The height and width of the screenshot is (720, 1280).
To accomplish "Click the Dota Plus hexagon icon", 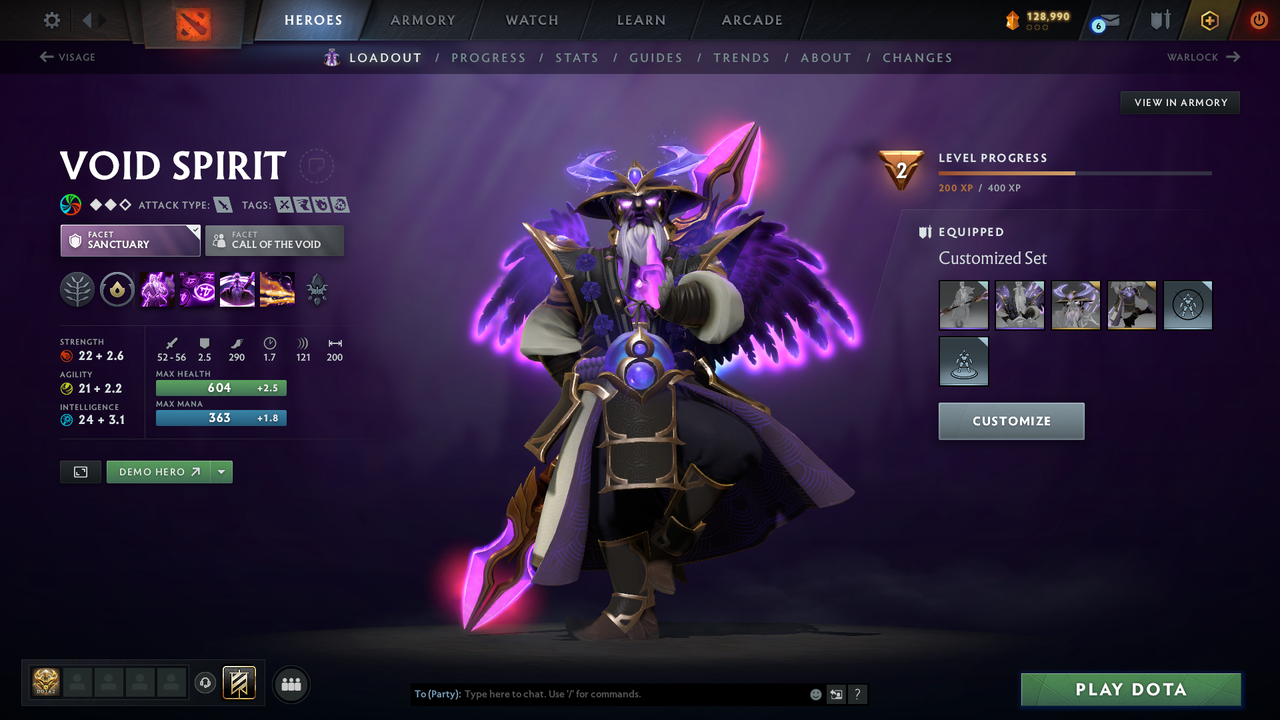I will [x=1209, y=20].
